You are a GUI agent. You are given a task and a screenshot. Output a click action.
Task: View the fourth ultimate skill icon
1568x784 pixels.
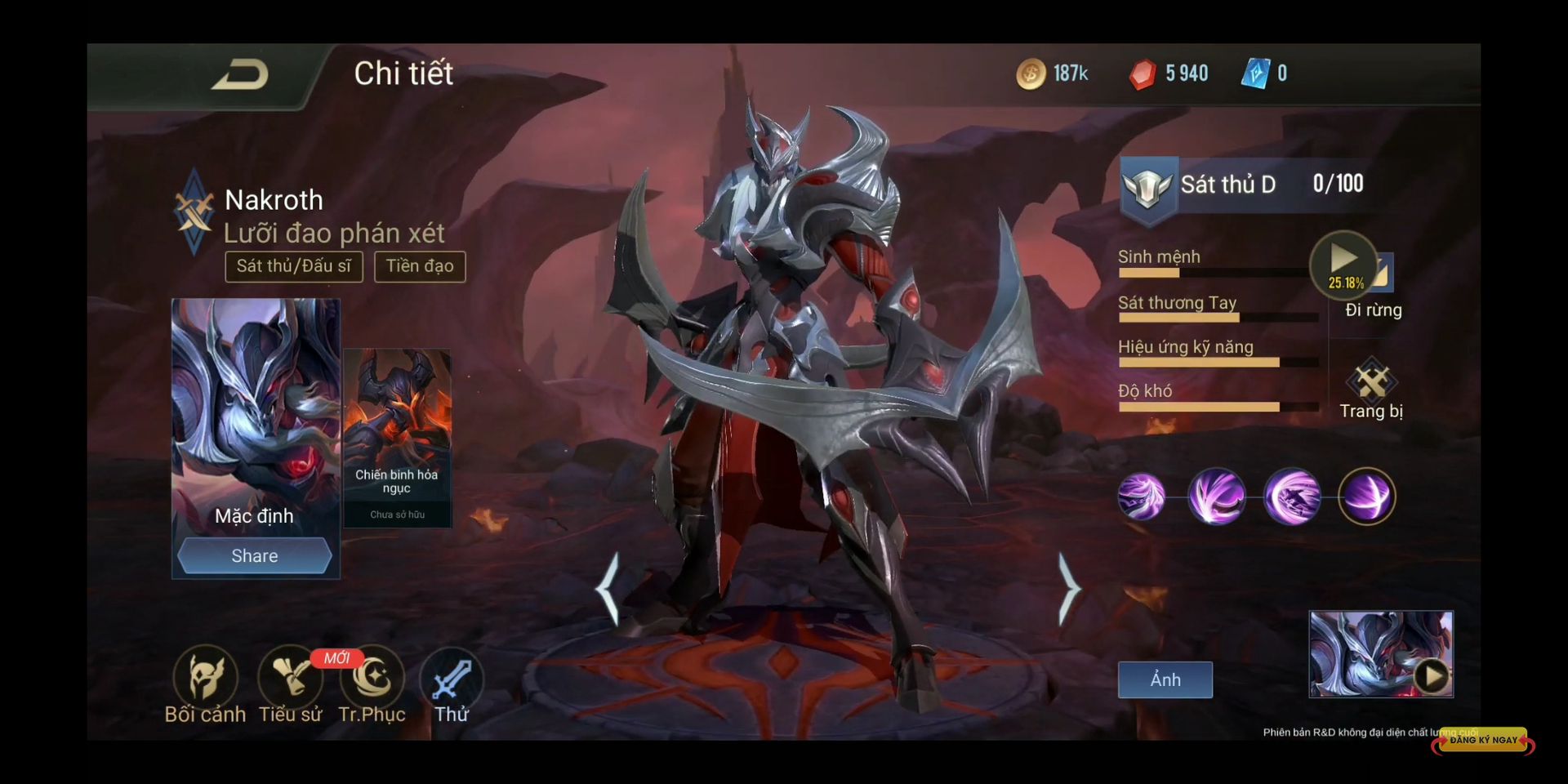(1367, 497)
